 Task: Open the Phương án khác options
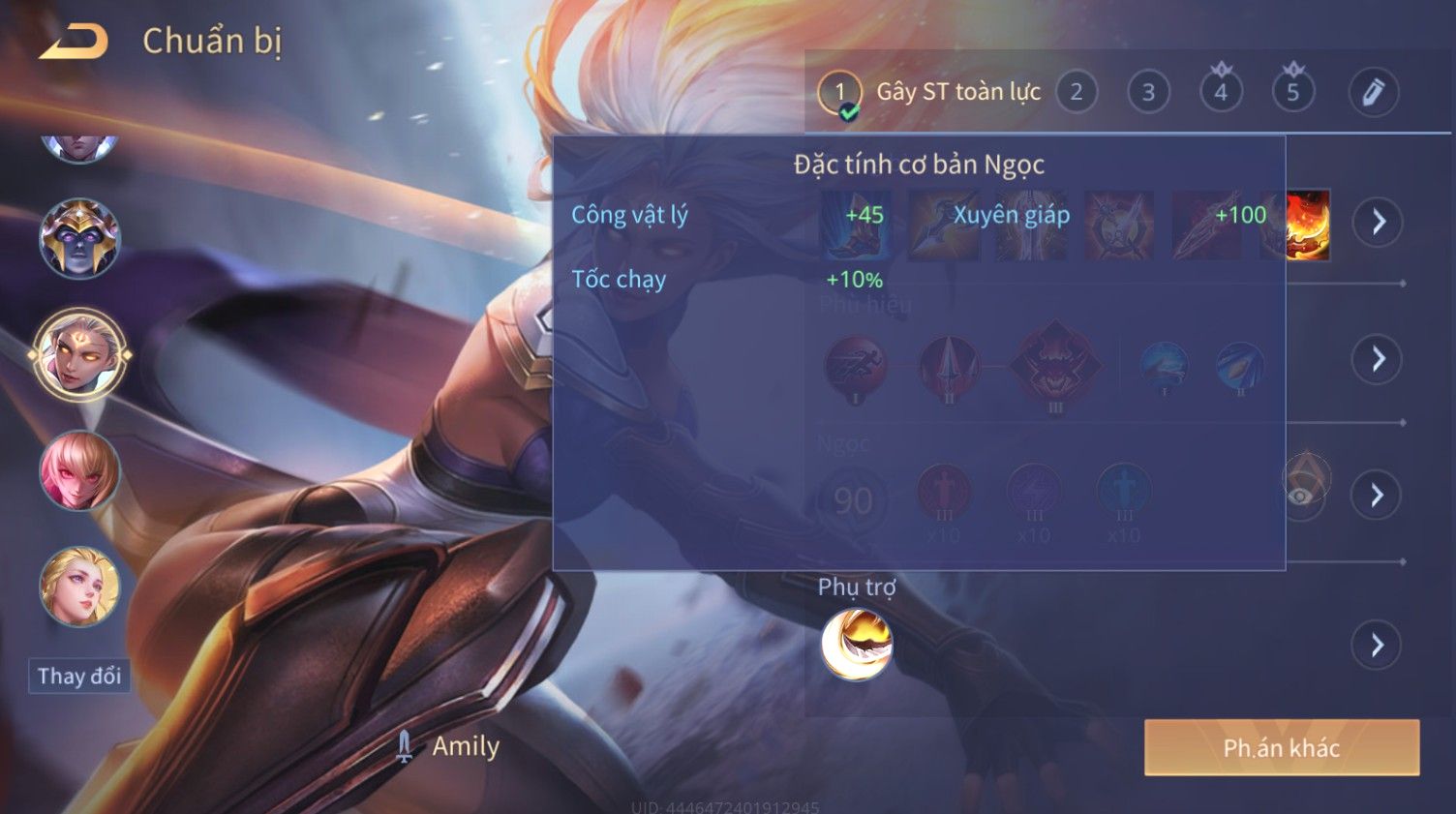[1281, 747]
